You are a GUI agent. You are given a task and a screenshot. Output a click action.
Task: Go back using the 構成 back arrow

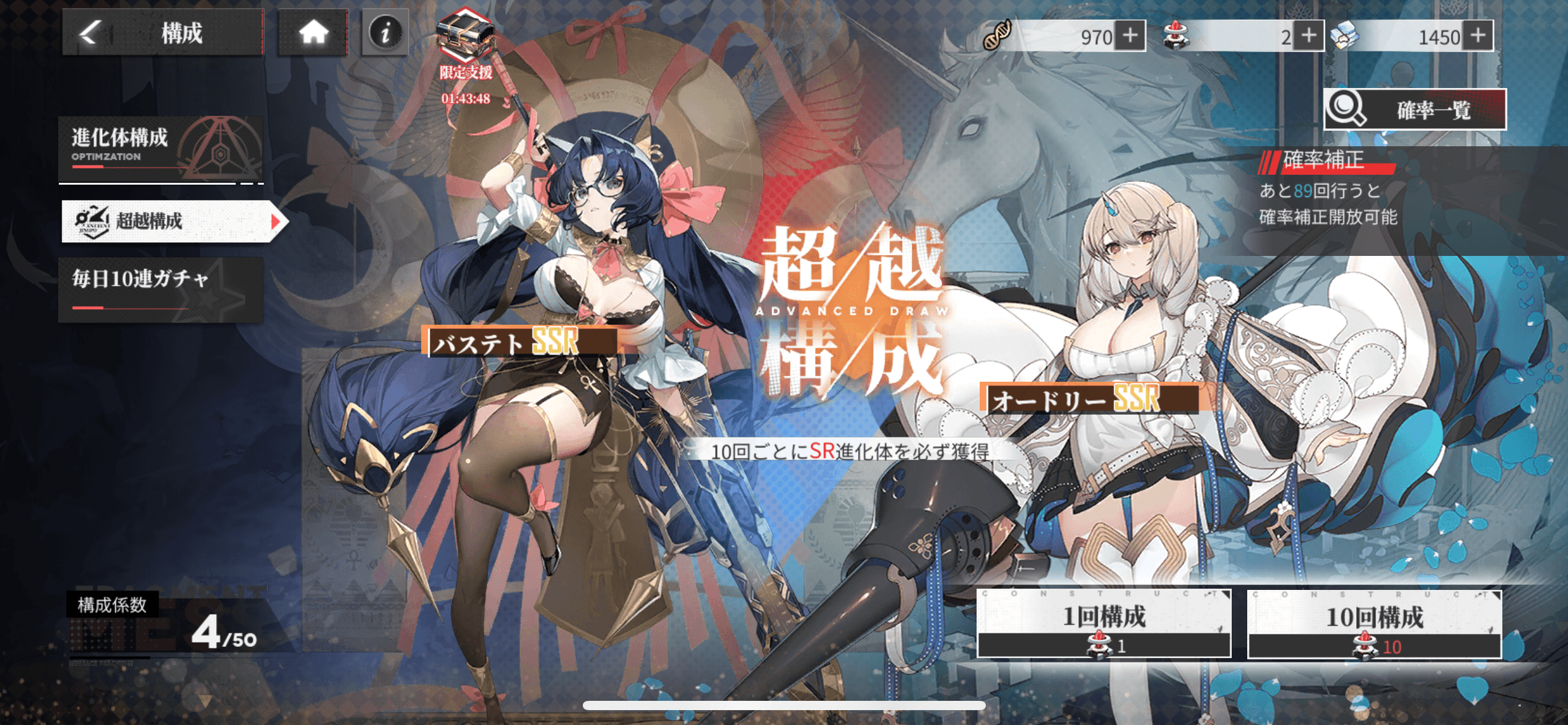tap(91, 32)
